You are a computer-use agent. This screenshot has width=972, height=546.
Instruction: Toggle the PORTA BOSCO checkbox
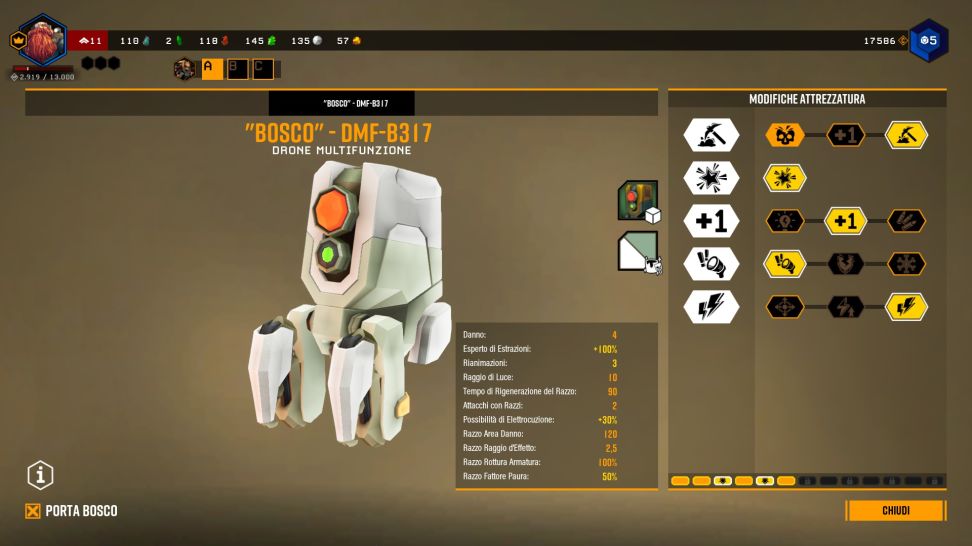(x=33, y=511)
